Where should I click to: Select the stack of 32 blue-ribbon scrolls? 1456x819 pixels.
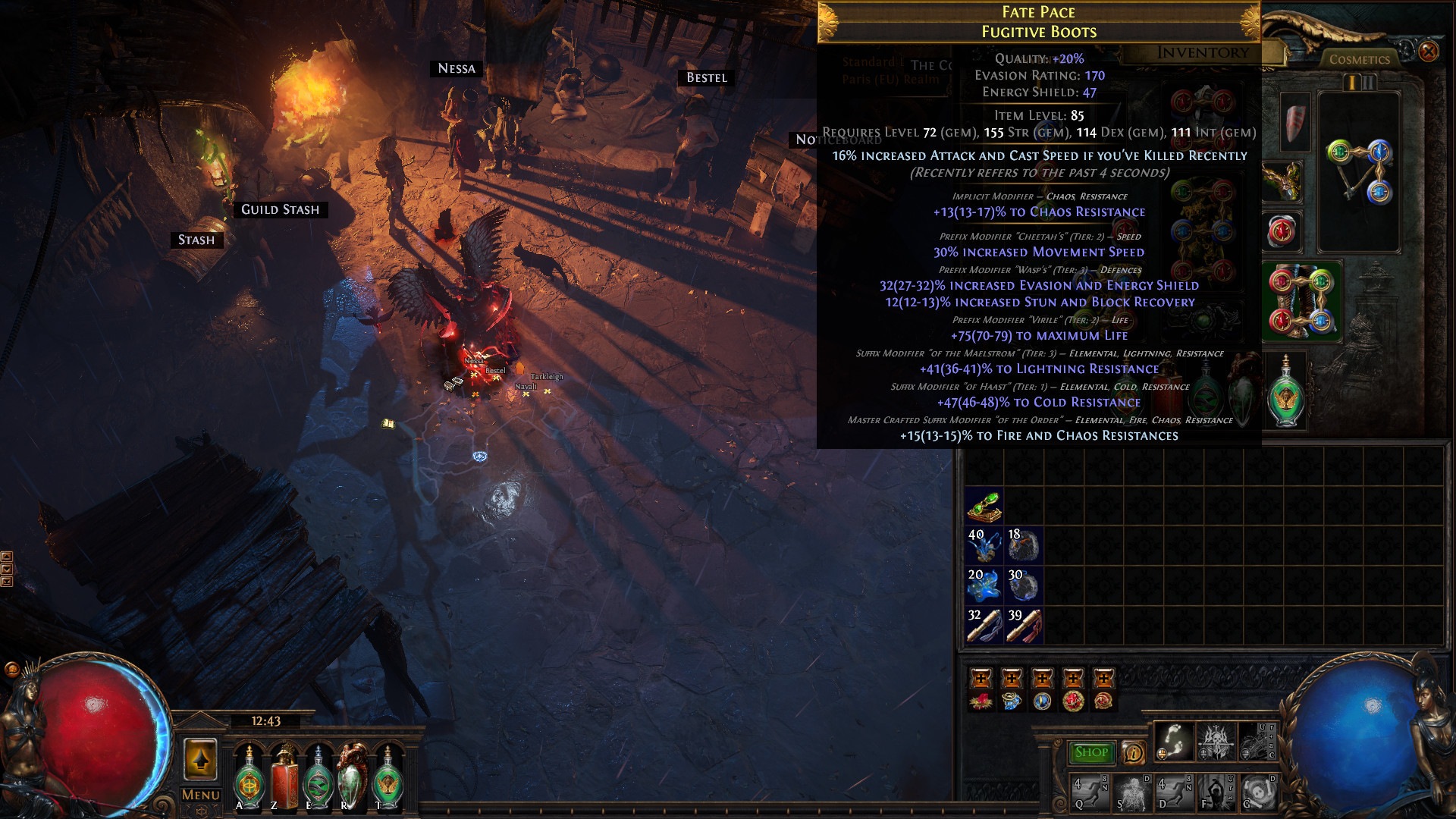point(984,626)
